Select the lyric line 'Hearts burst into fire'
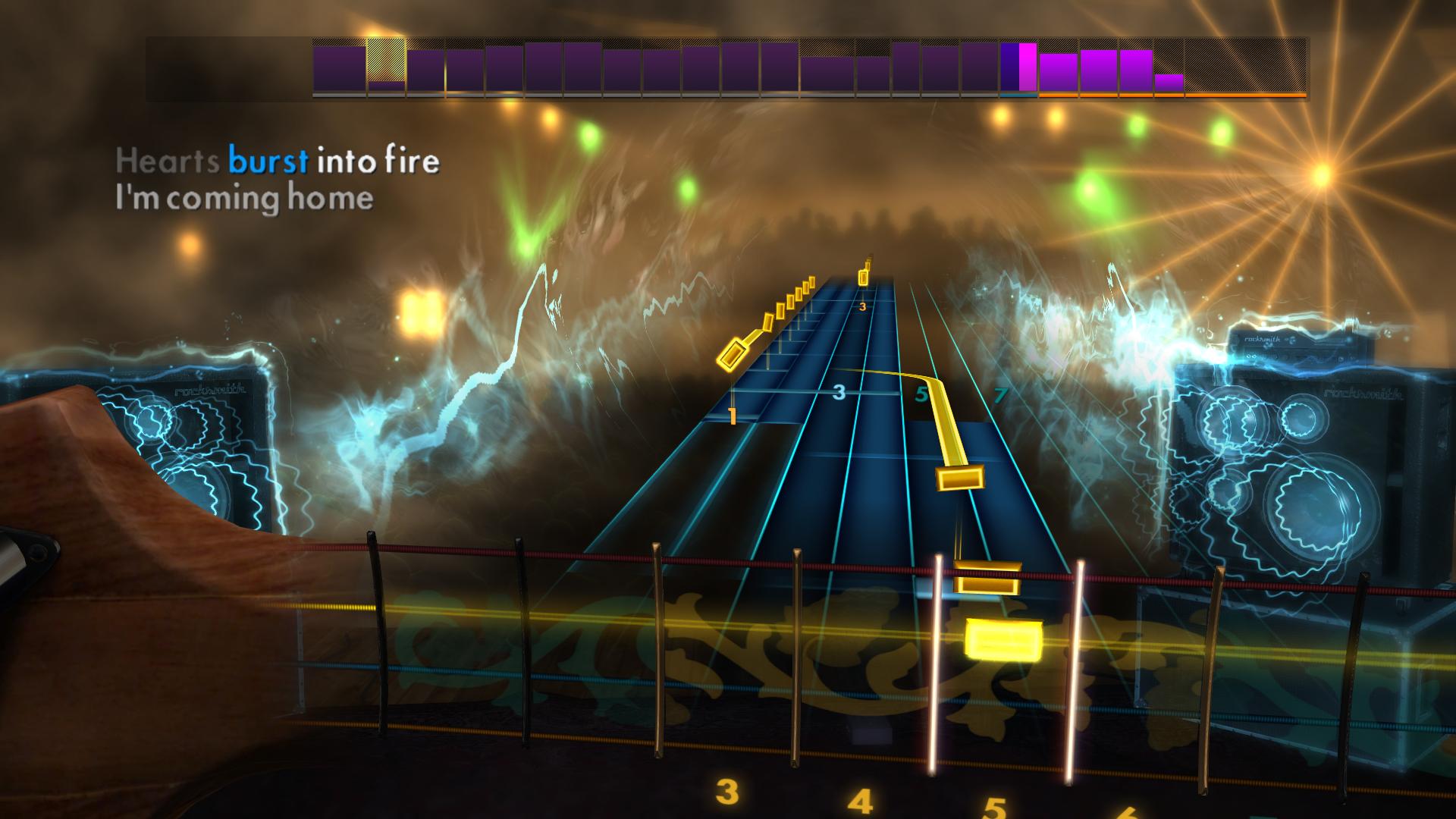 (277, 161)
